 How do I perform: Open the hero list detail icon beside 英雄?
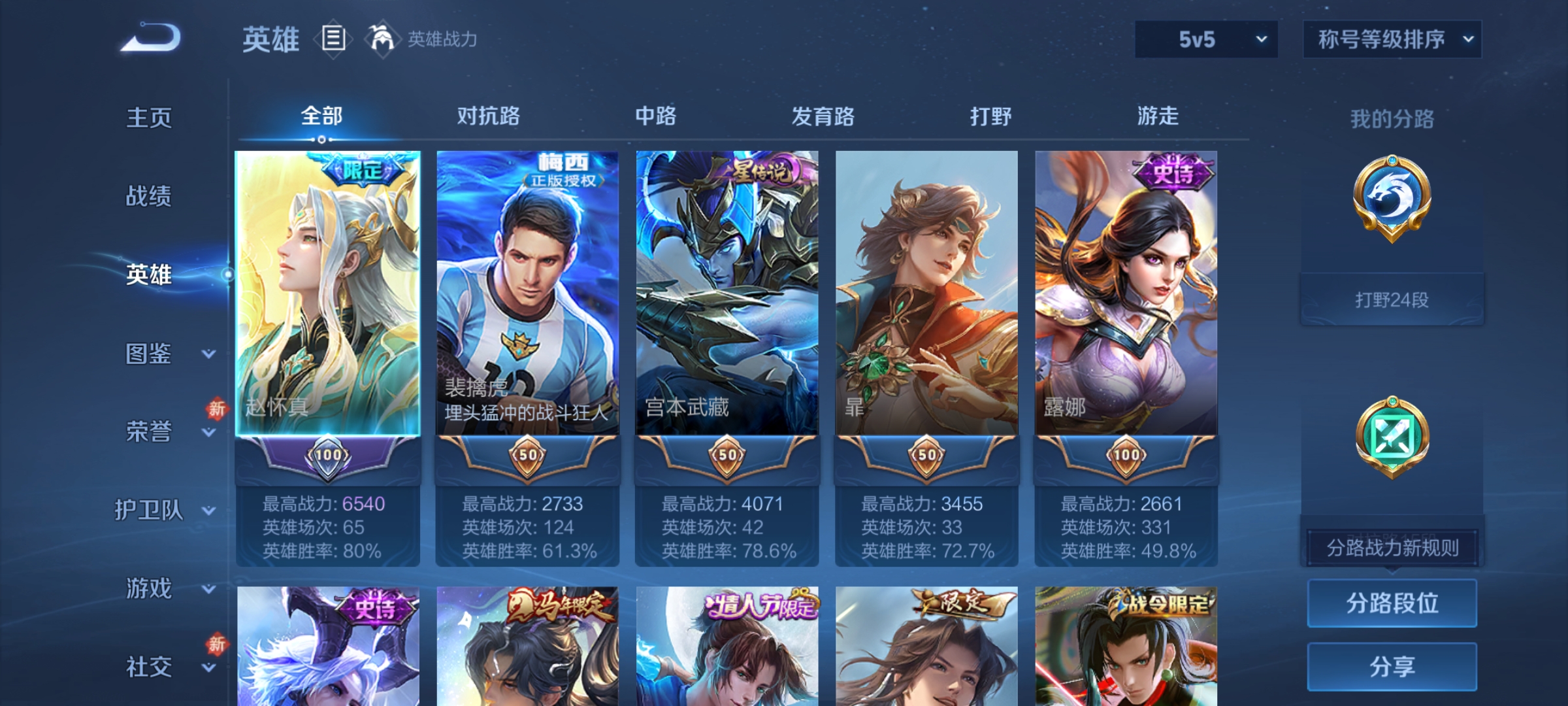pyautogui.click(x=333, y=39)
